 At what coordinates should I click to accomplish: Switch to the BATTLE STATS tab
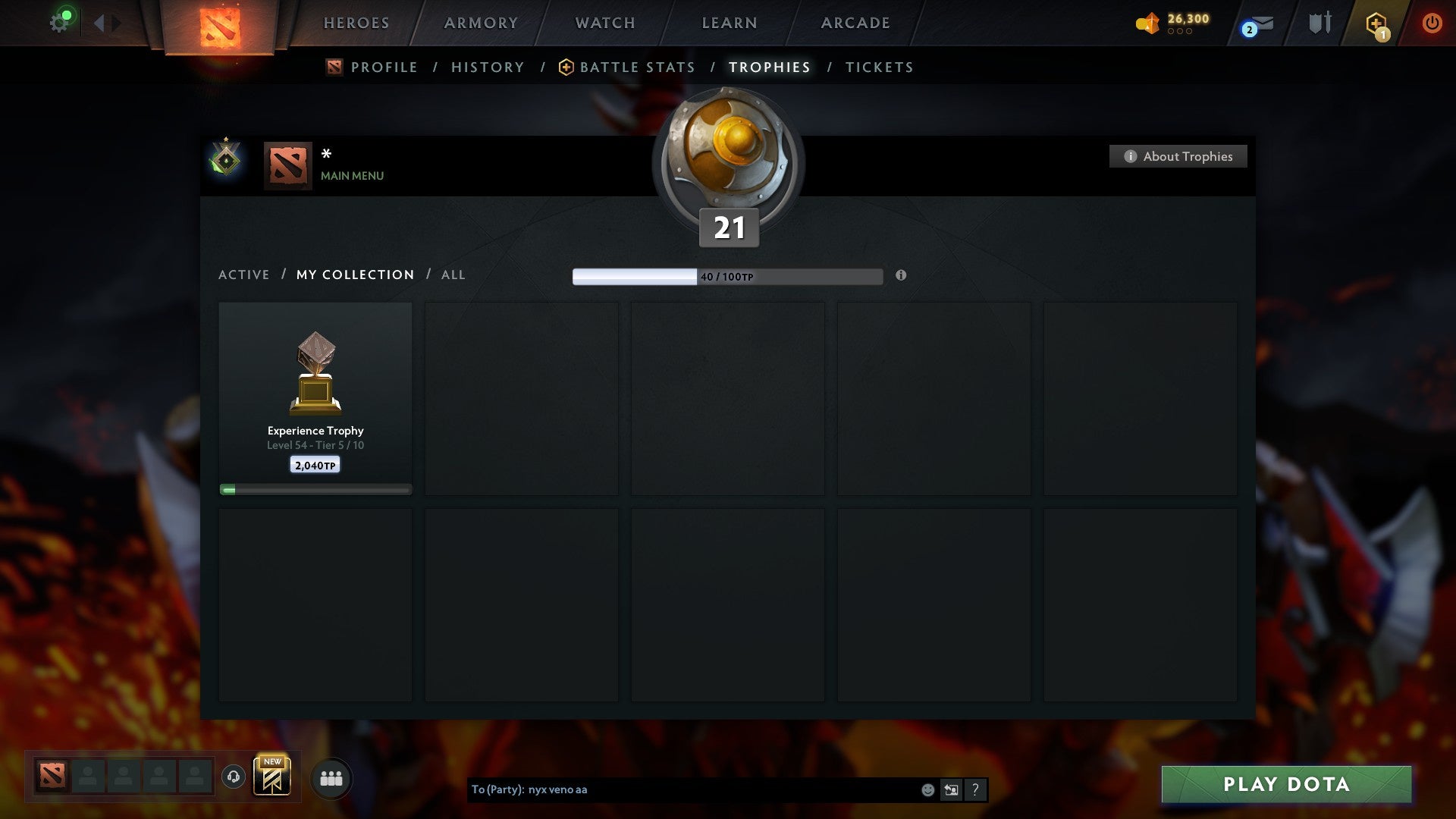[636, 67]
